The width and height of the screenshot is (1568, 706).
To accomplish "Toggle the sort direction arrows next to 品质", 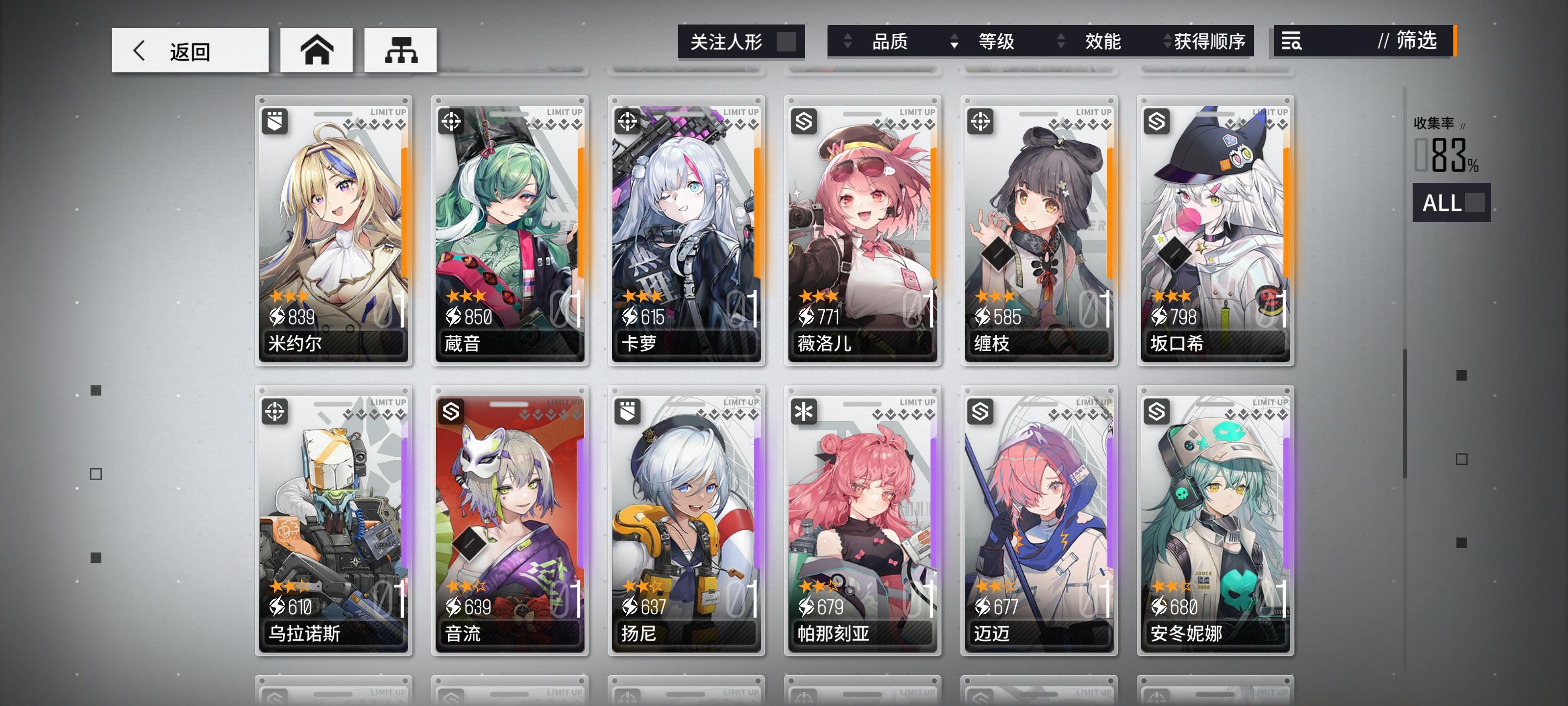I will pos(845,41).
